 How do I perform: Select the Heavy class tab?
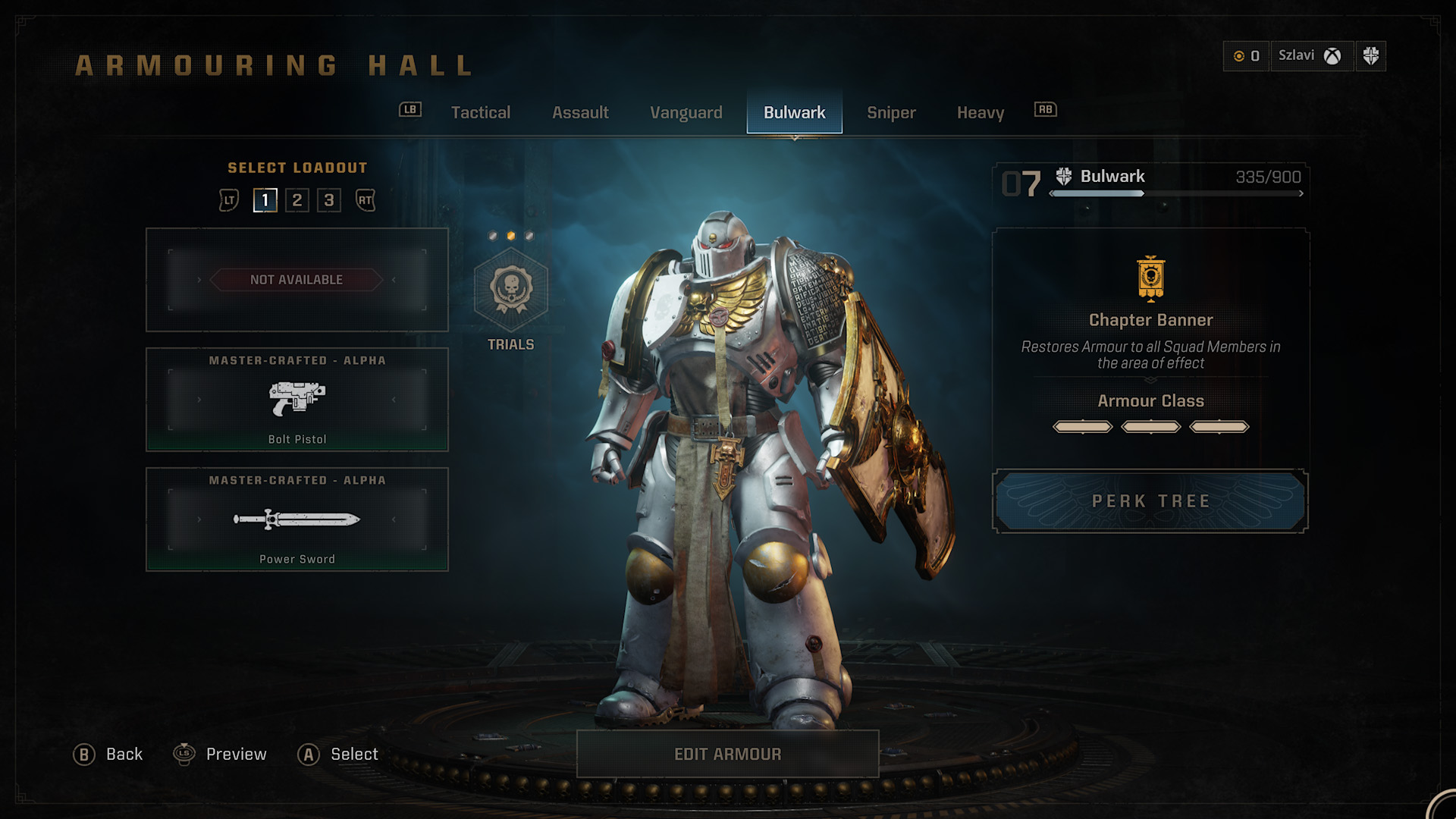pyautogui.click(x=980, y=113)
